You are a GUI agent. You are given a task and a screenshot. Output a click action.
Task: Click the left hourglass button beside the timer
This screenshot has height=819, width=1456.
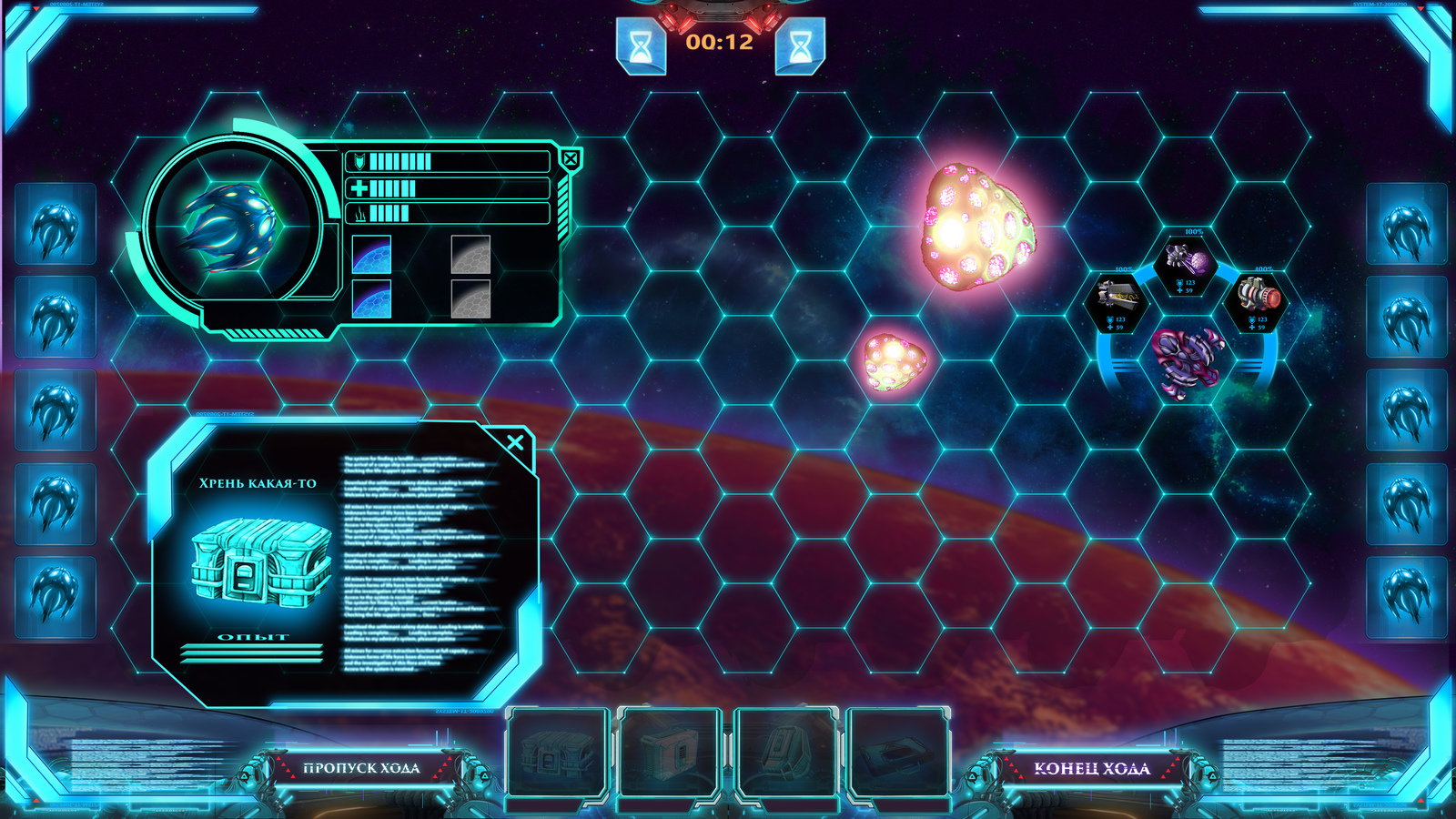642,45
